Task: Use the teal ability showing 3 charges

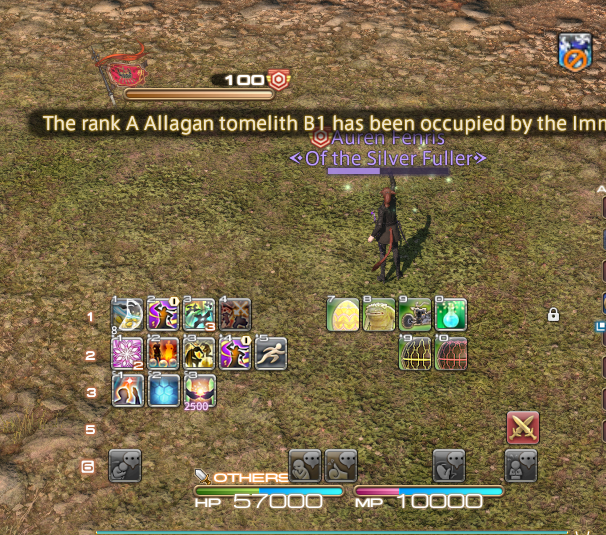Action: coord(199,315)
